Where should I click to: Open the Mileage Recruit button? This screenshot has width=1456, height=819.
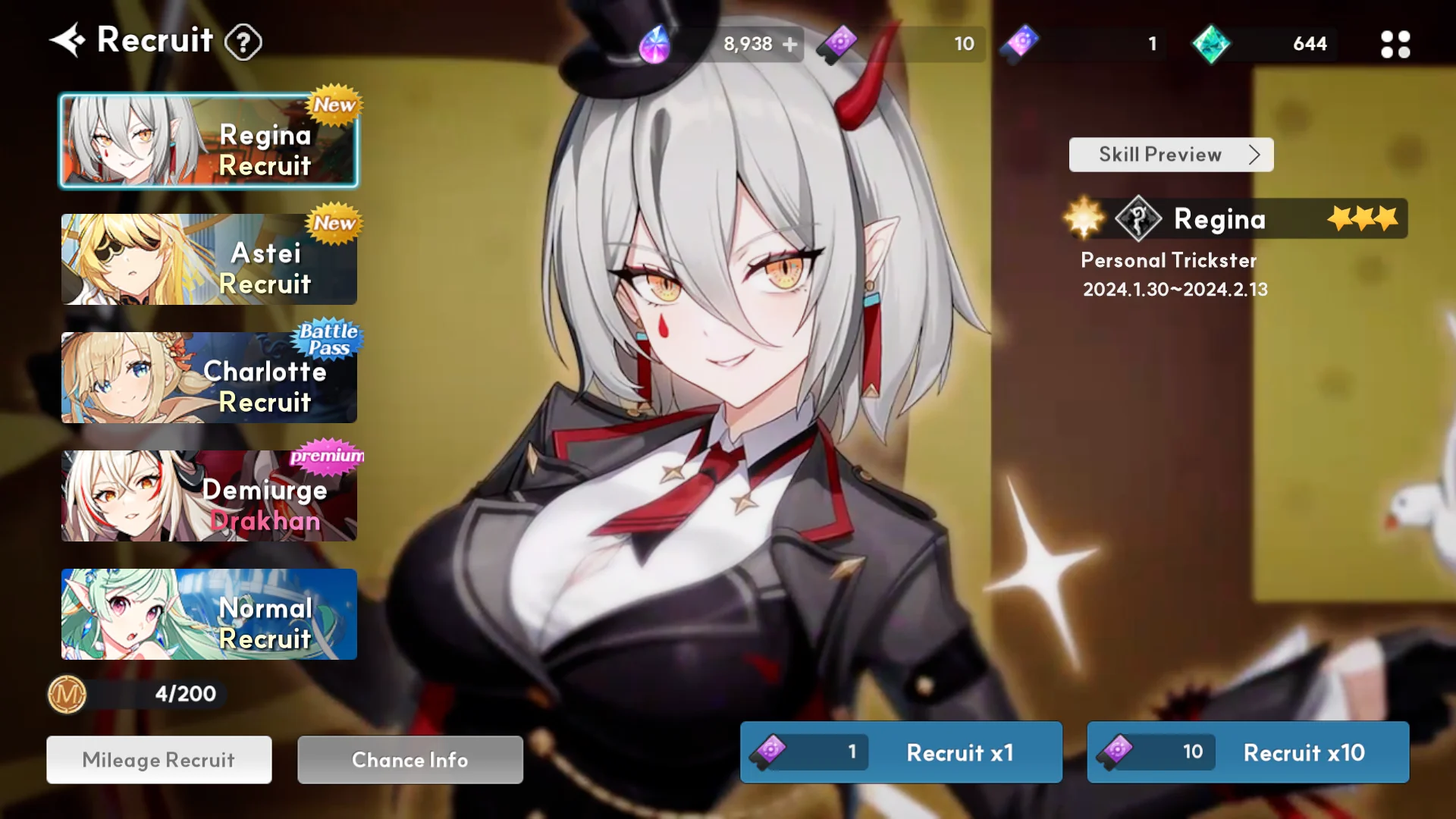159,760
